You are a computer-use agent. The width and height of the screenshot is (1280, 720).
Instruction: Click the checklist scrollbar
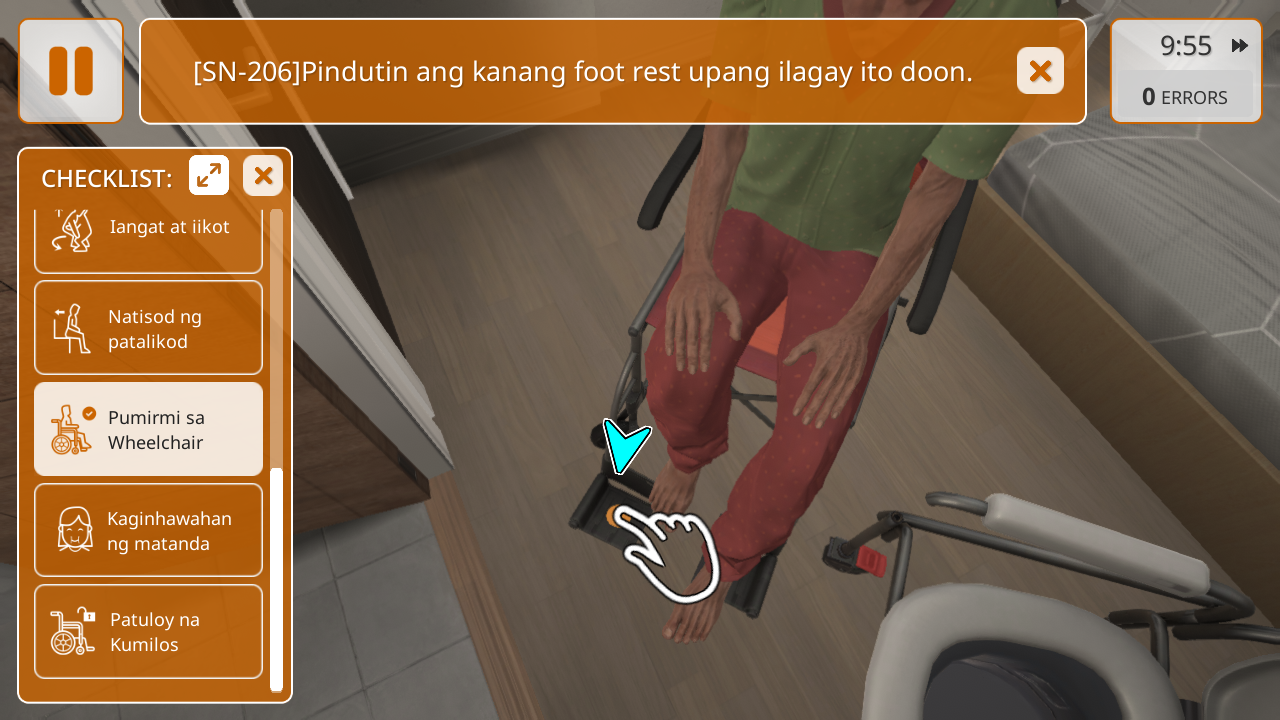(x=277, y=578)
